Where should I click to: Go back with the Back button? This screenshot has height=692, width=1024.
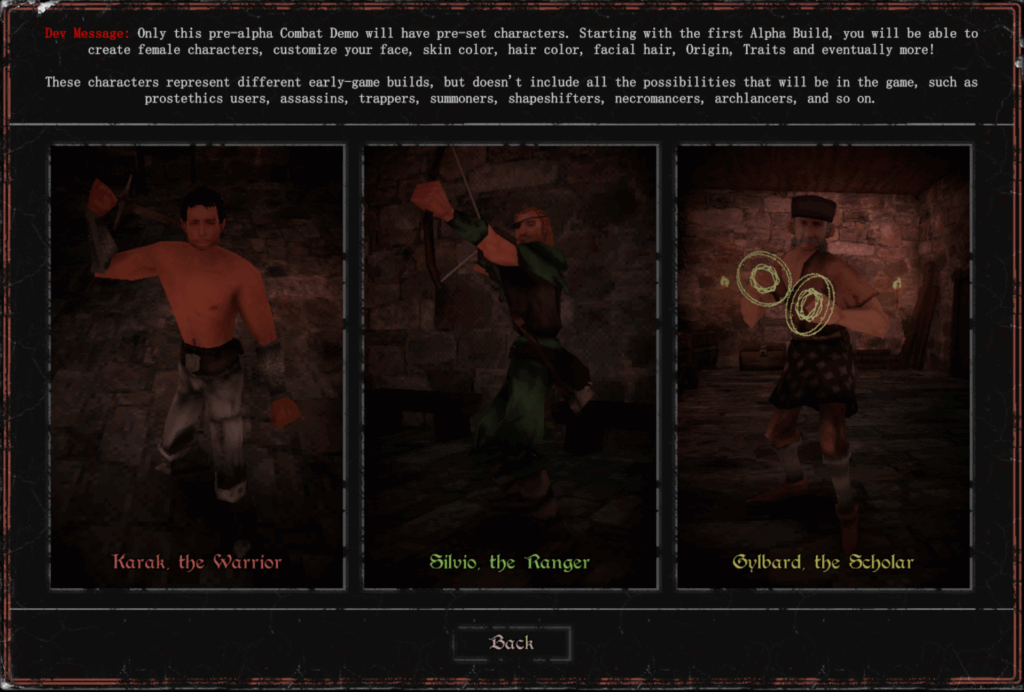[512, 643]
